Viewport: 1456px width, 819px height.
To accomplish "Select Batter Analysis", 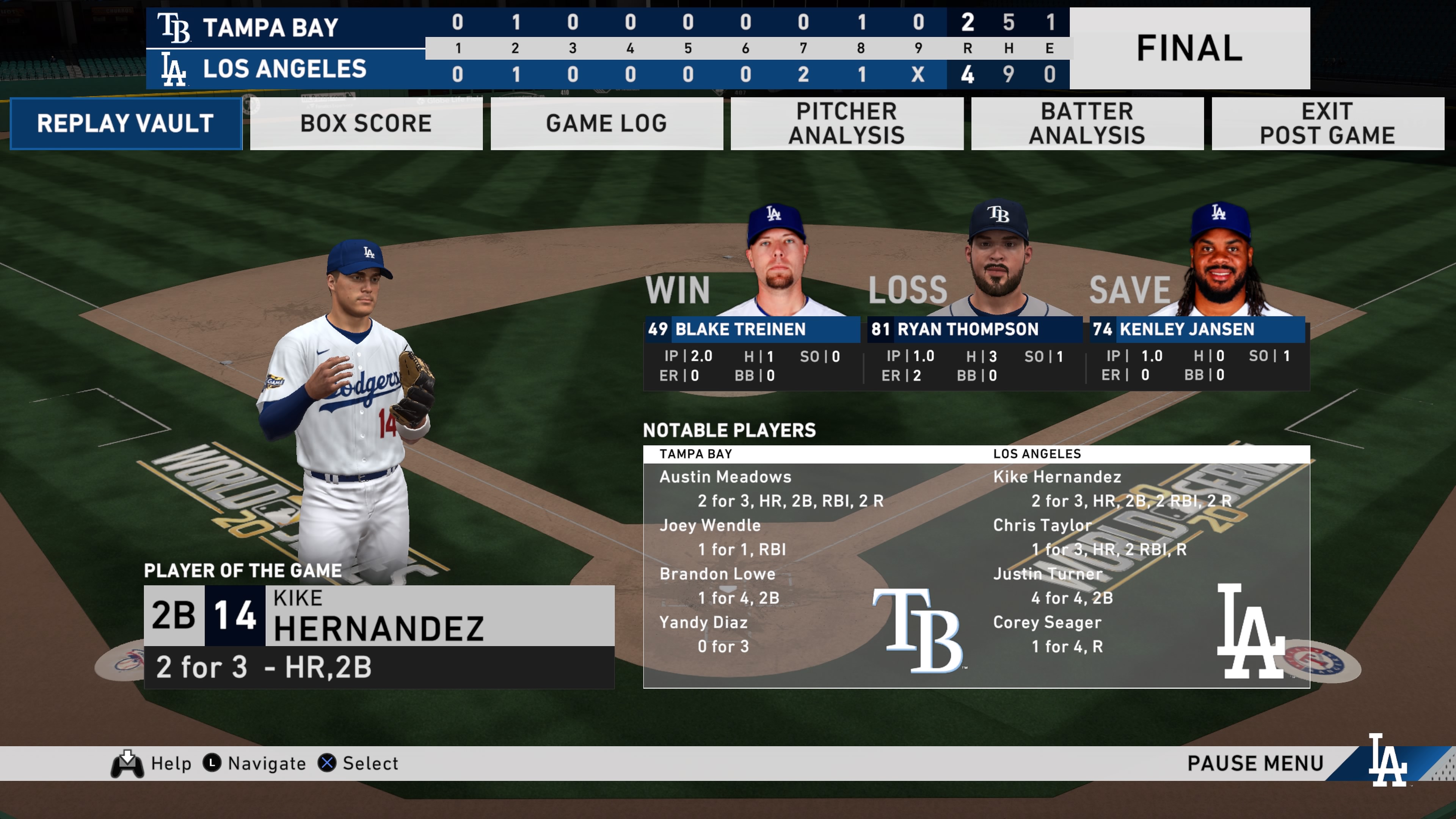I will [x=1087, y=123].
